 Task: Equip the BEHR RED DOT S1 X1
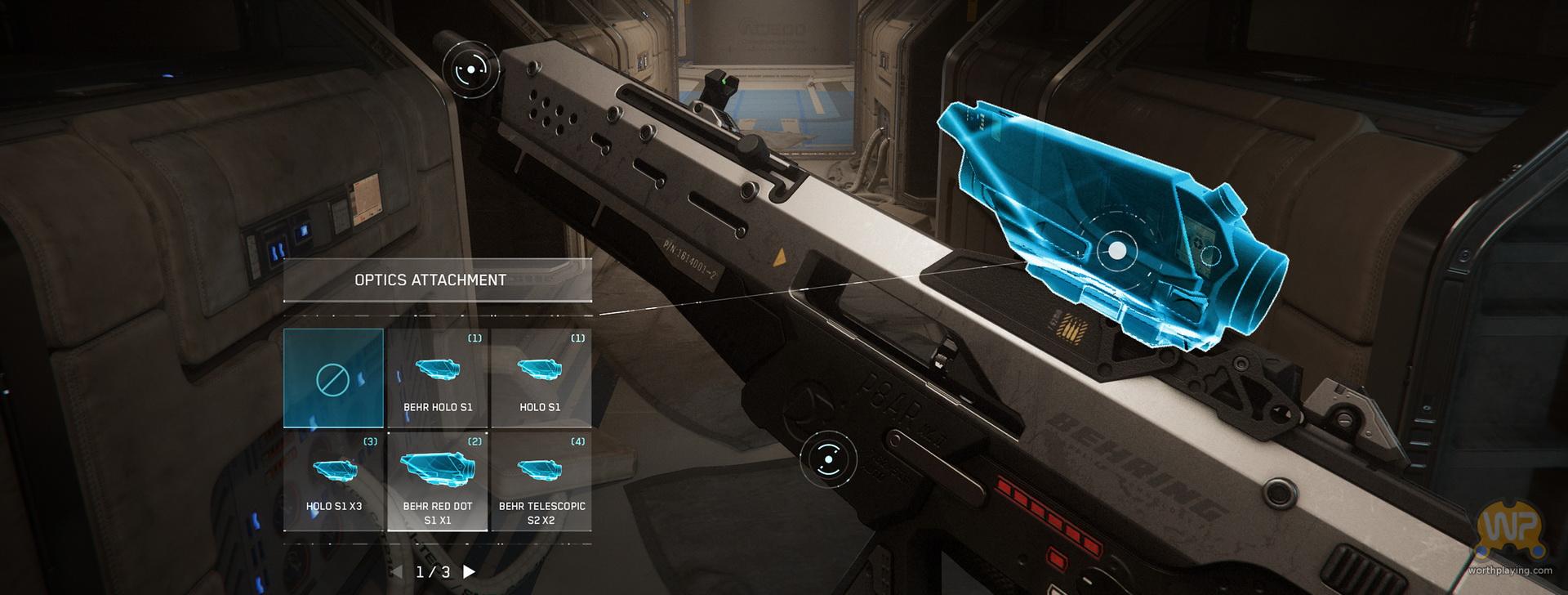click(x=438, y=481)
